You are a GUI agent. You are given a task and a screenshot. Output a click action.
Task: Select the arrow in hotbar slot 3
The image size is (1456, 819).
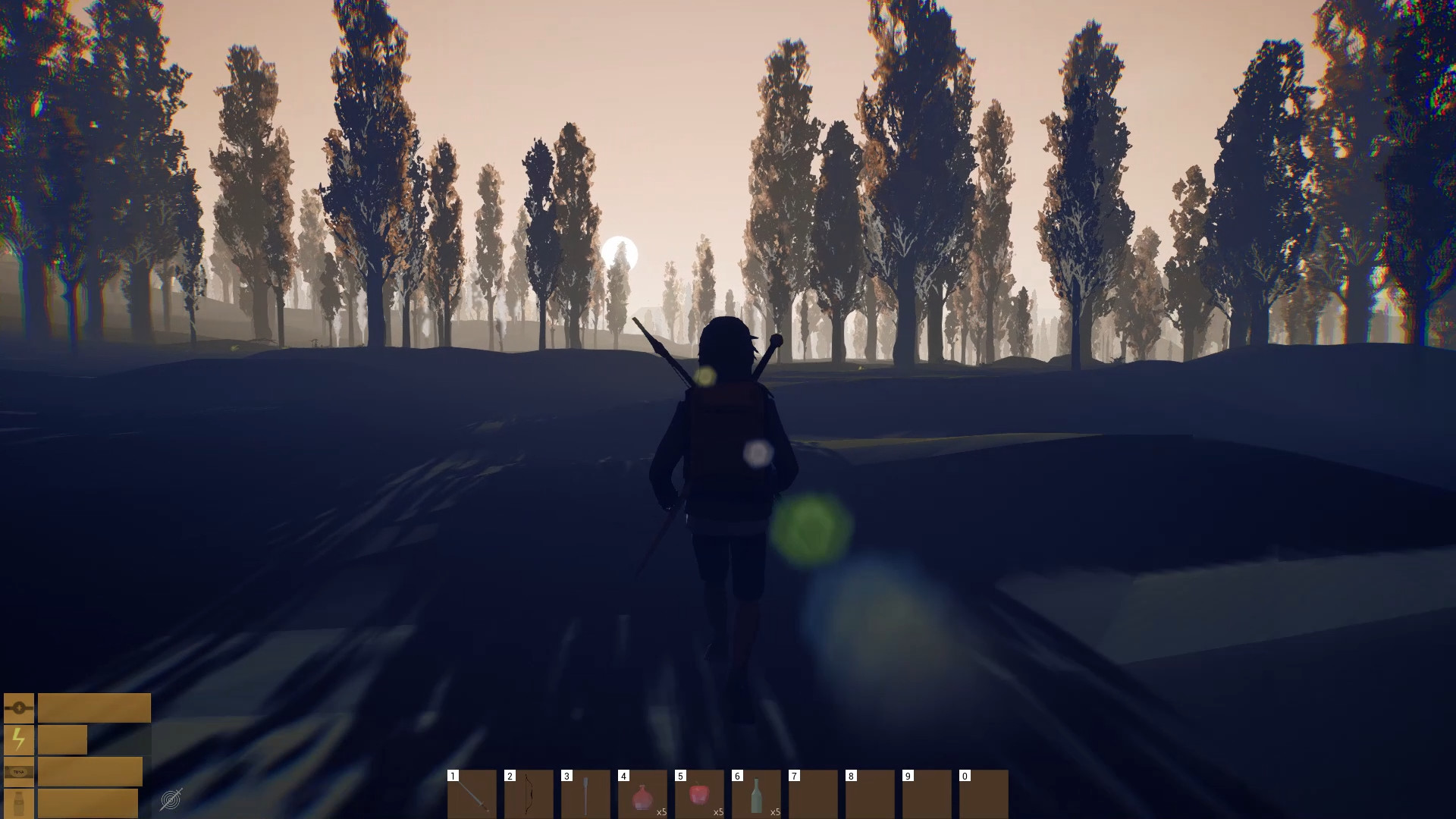pyautogui.click(x=584, y=795)
